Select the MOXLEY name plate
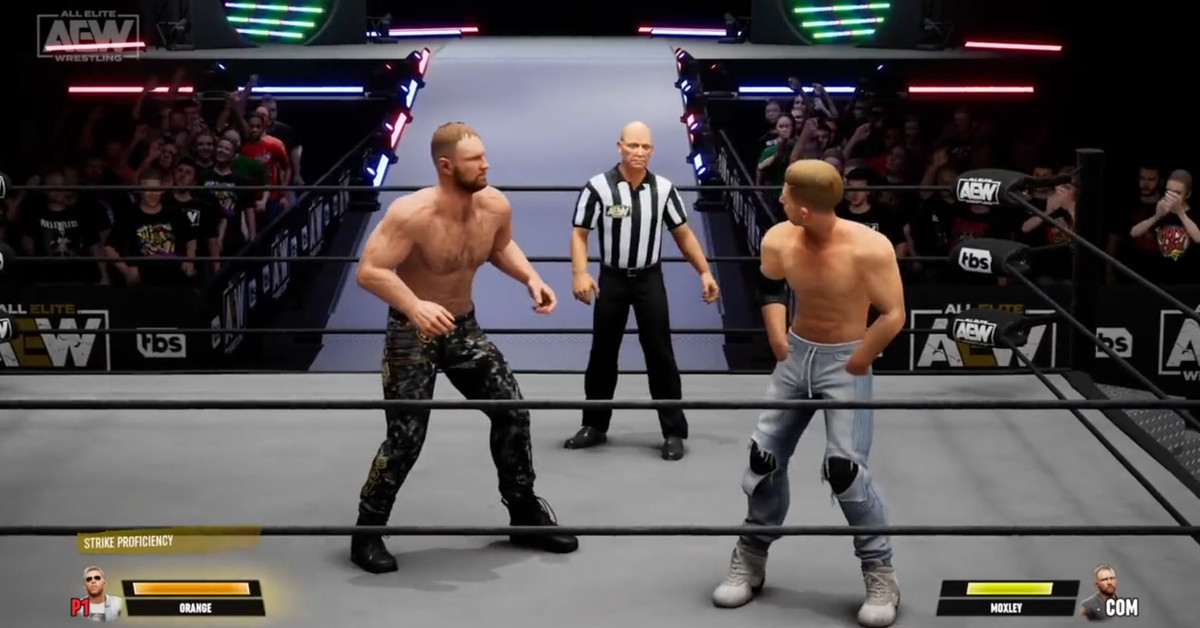The height and width of the screenshot is (628, 1200). 1008,607
